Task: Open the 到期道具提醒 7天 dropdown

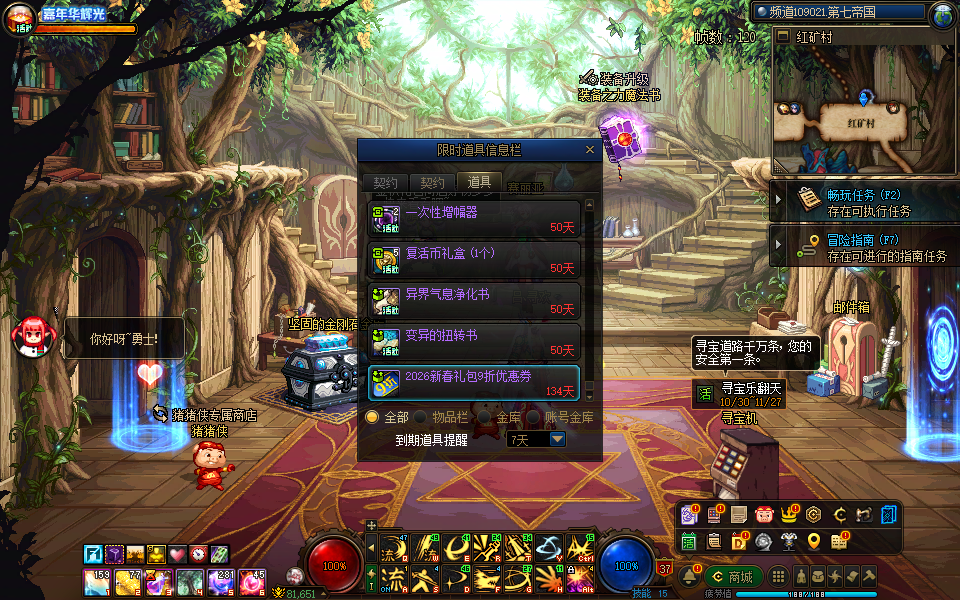Action: click(557, 439)
